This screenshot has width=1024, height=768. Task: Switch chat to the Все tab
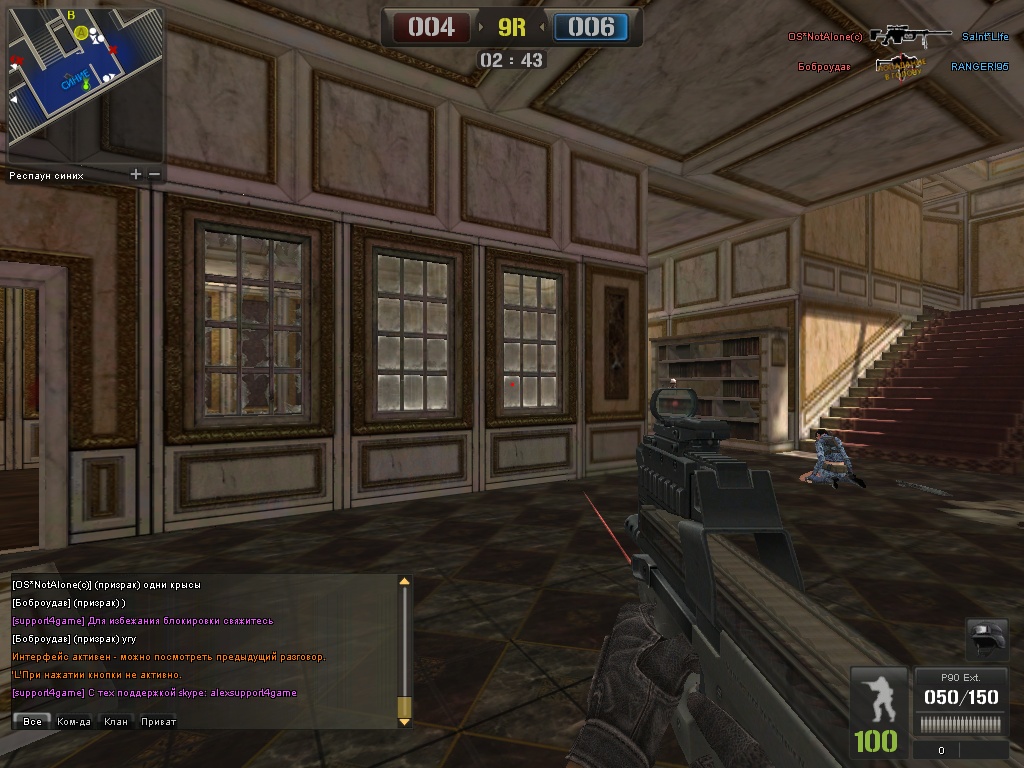pyautogui.click(x=32, y=721)
